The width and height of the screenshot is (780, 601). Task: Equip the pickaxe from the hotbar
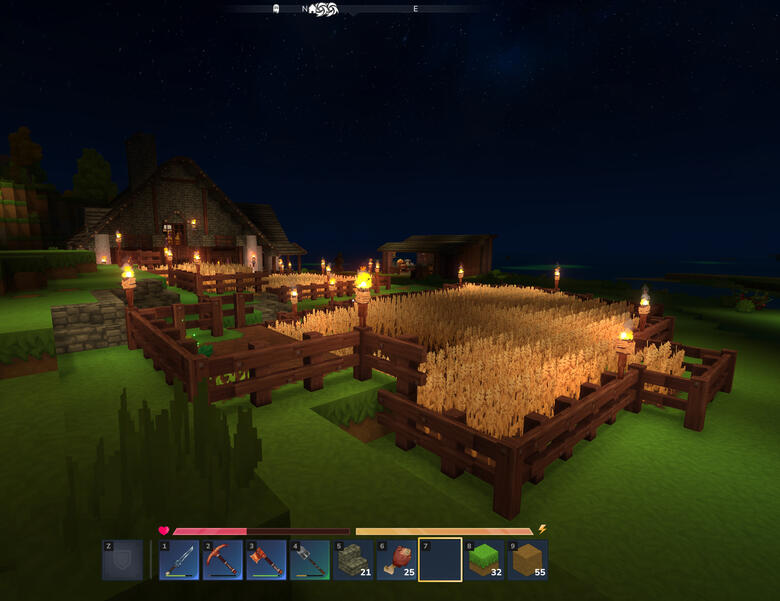pos(223,560)
